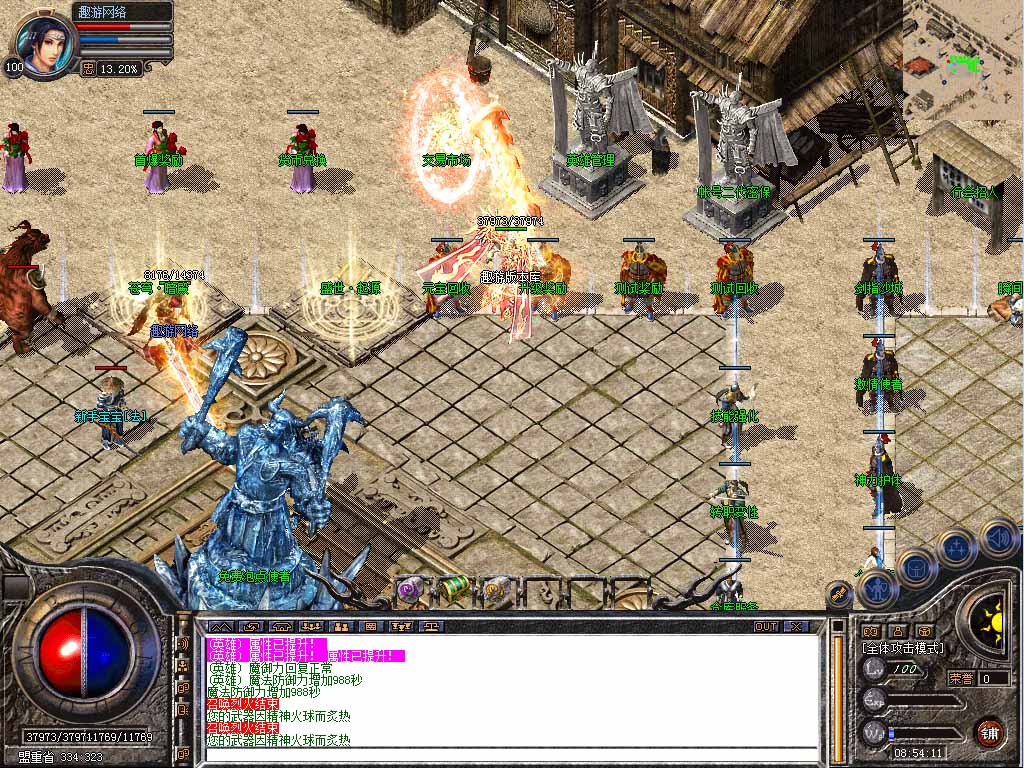Toggle sound with the speaker button
Viewport: 1024px width, 768px height.
tap(997, 539)
